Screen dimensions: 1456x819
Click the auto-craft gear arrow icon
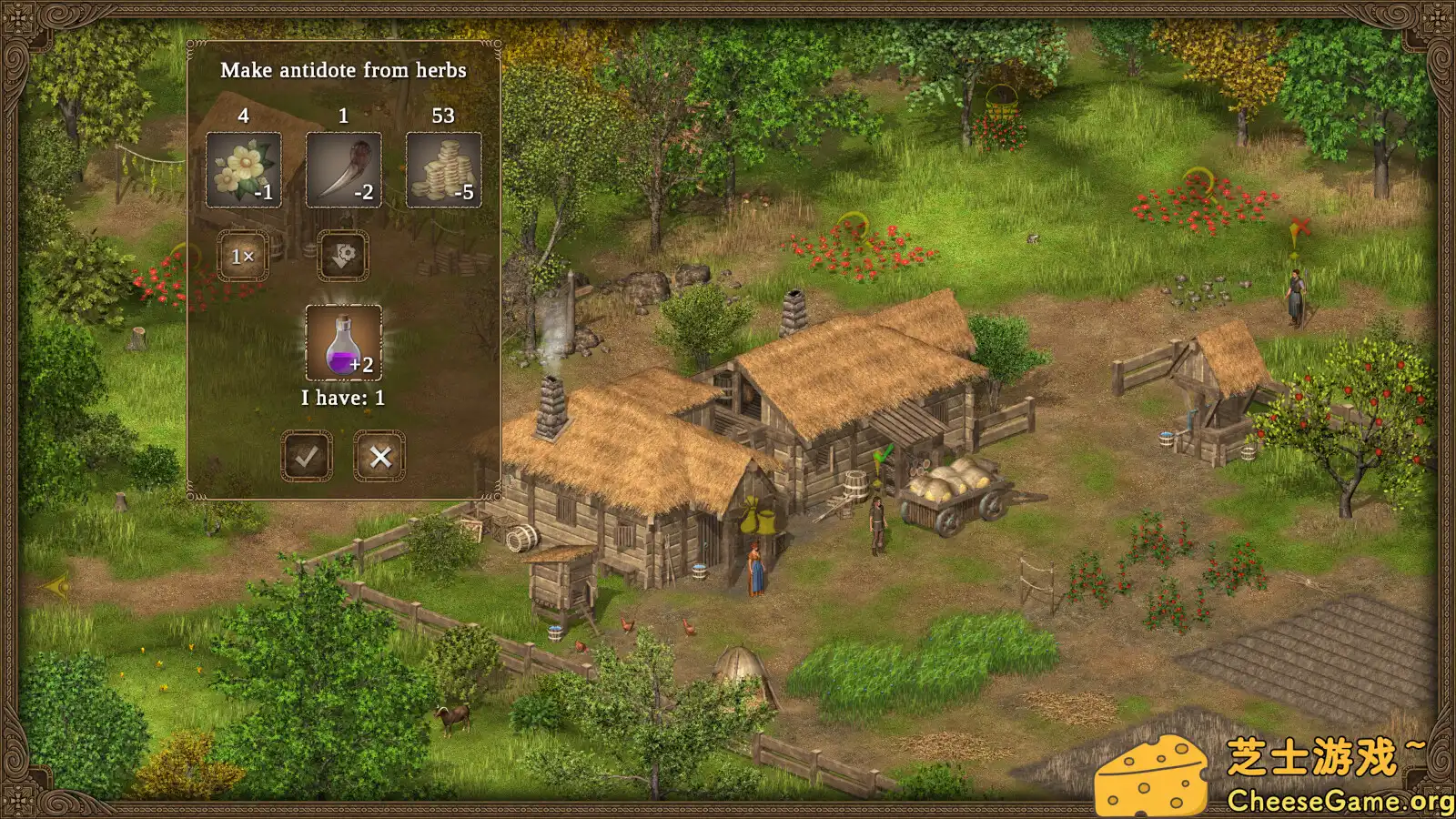pyautogui.click(x=344, y=256)
